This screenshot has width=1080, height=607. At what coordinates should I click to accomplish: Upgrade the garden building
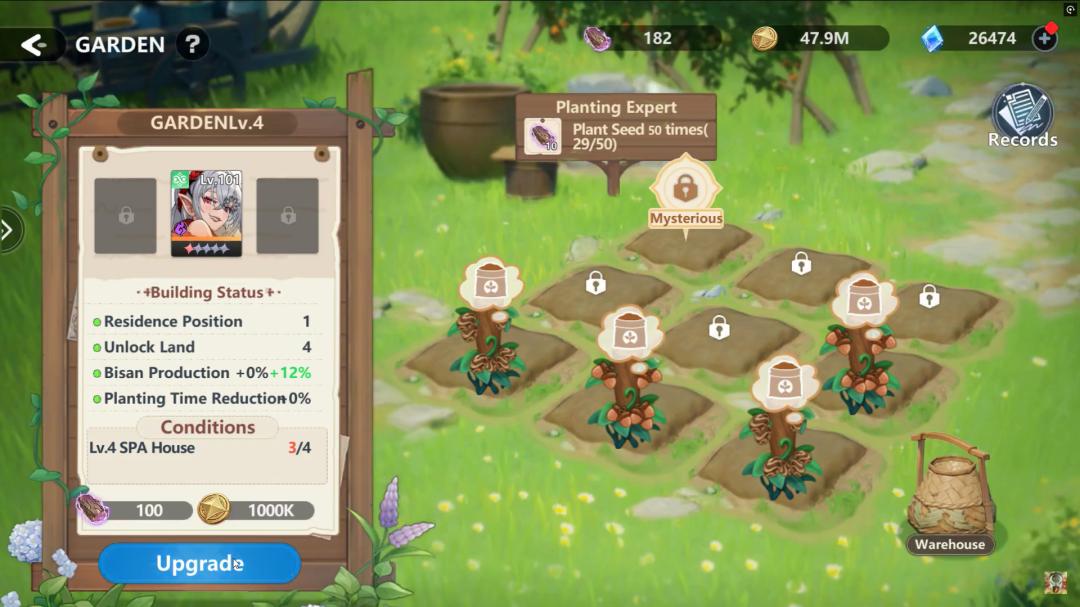point(199,564)
